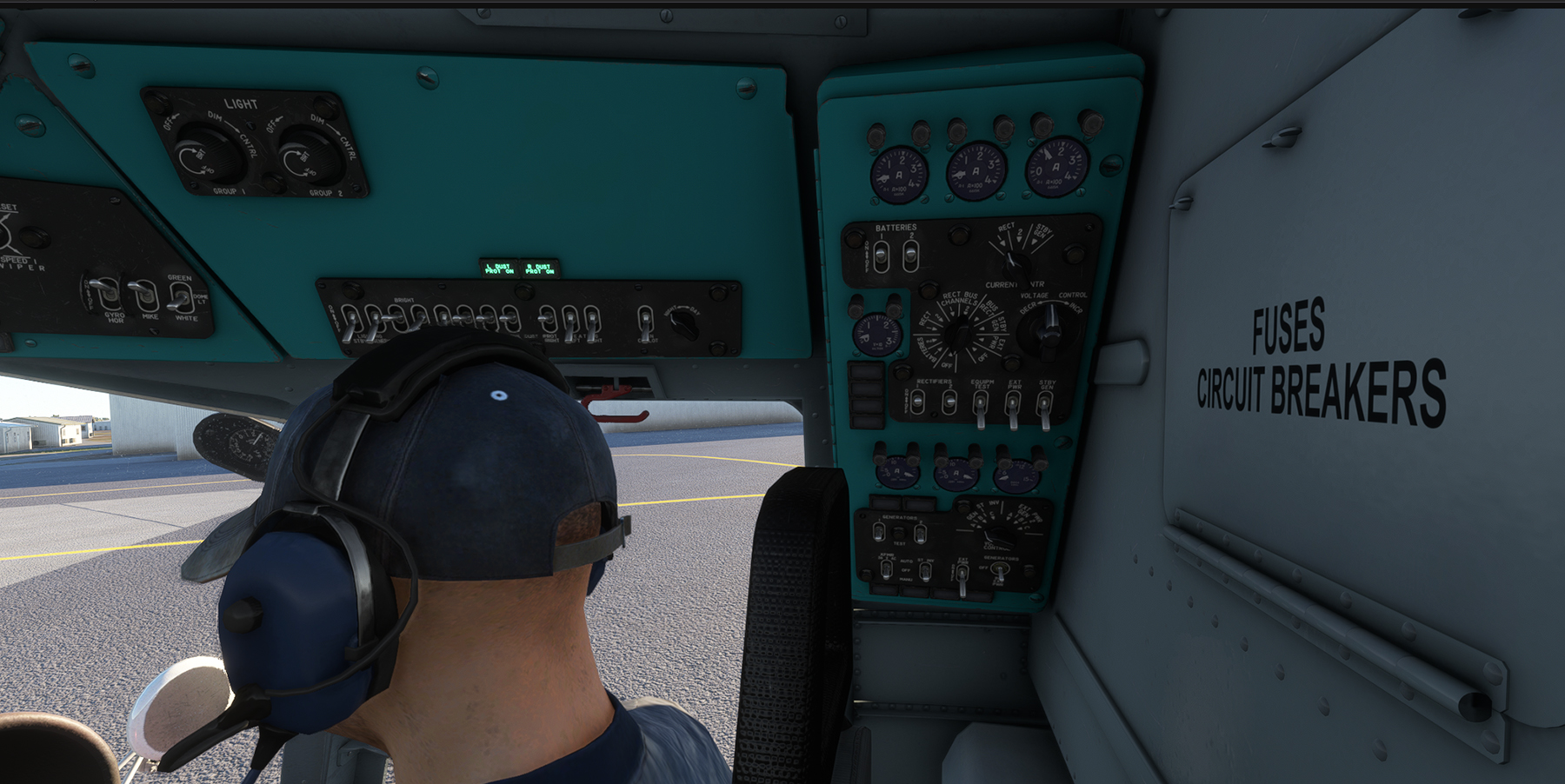Turn the Night/Day selector knob

(x=684, y=325)
